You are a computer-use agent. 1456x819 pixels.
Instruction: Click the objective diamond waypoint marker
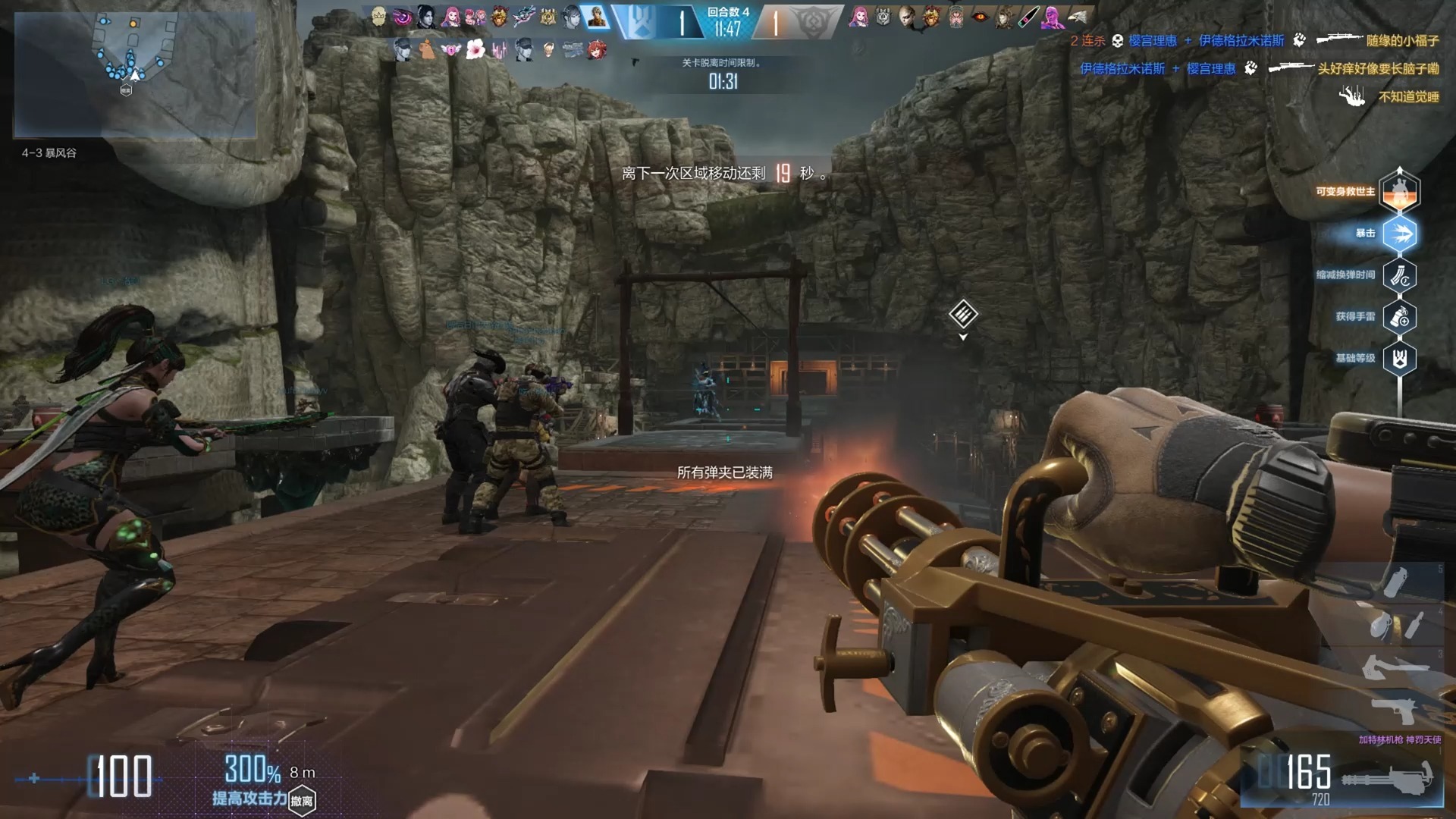(x=963, y=313)
